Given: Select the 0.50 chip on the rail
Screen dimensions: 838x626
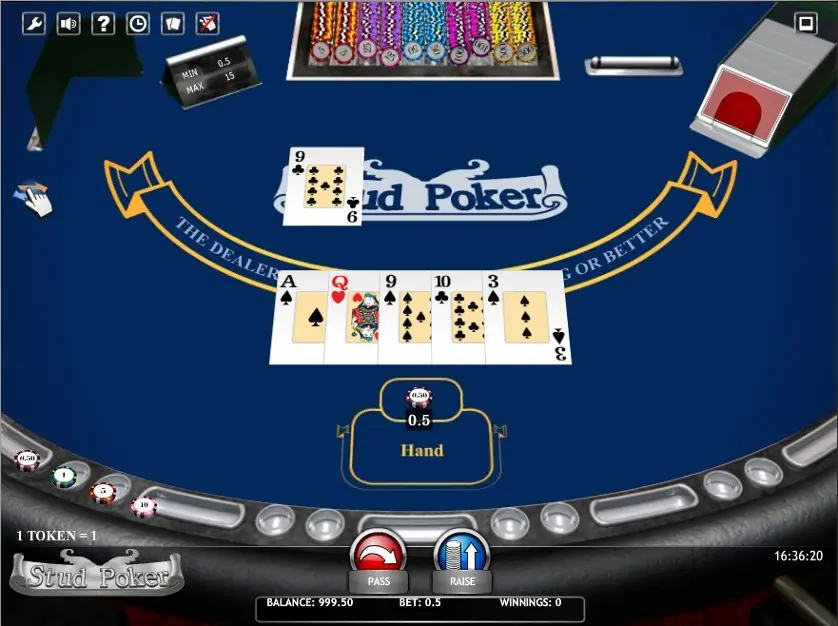Looking at the screenshot, I should click(x=27, y=460).
